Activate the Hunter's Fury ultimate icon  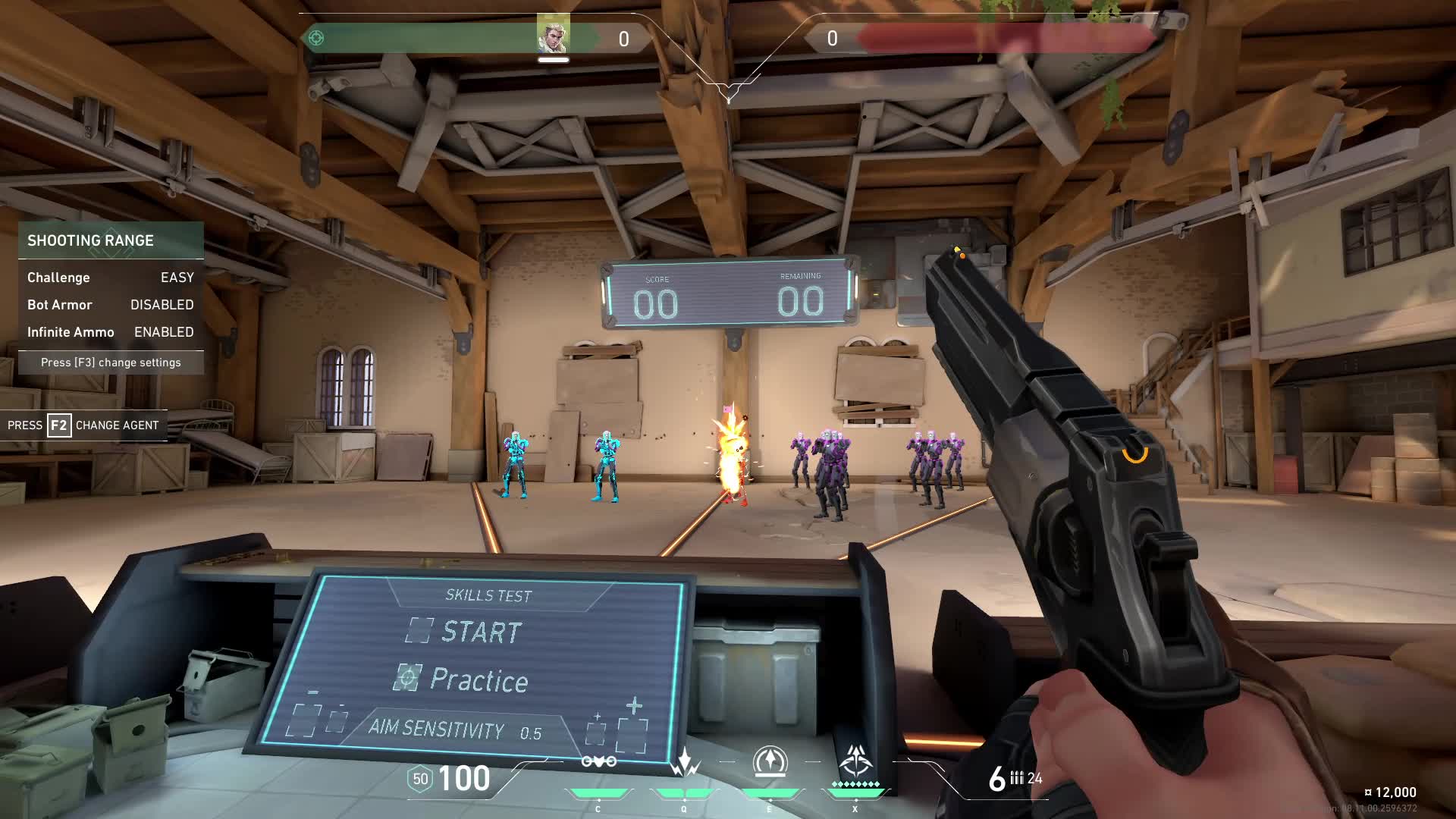[855, 760]
